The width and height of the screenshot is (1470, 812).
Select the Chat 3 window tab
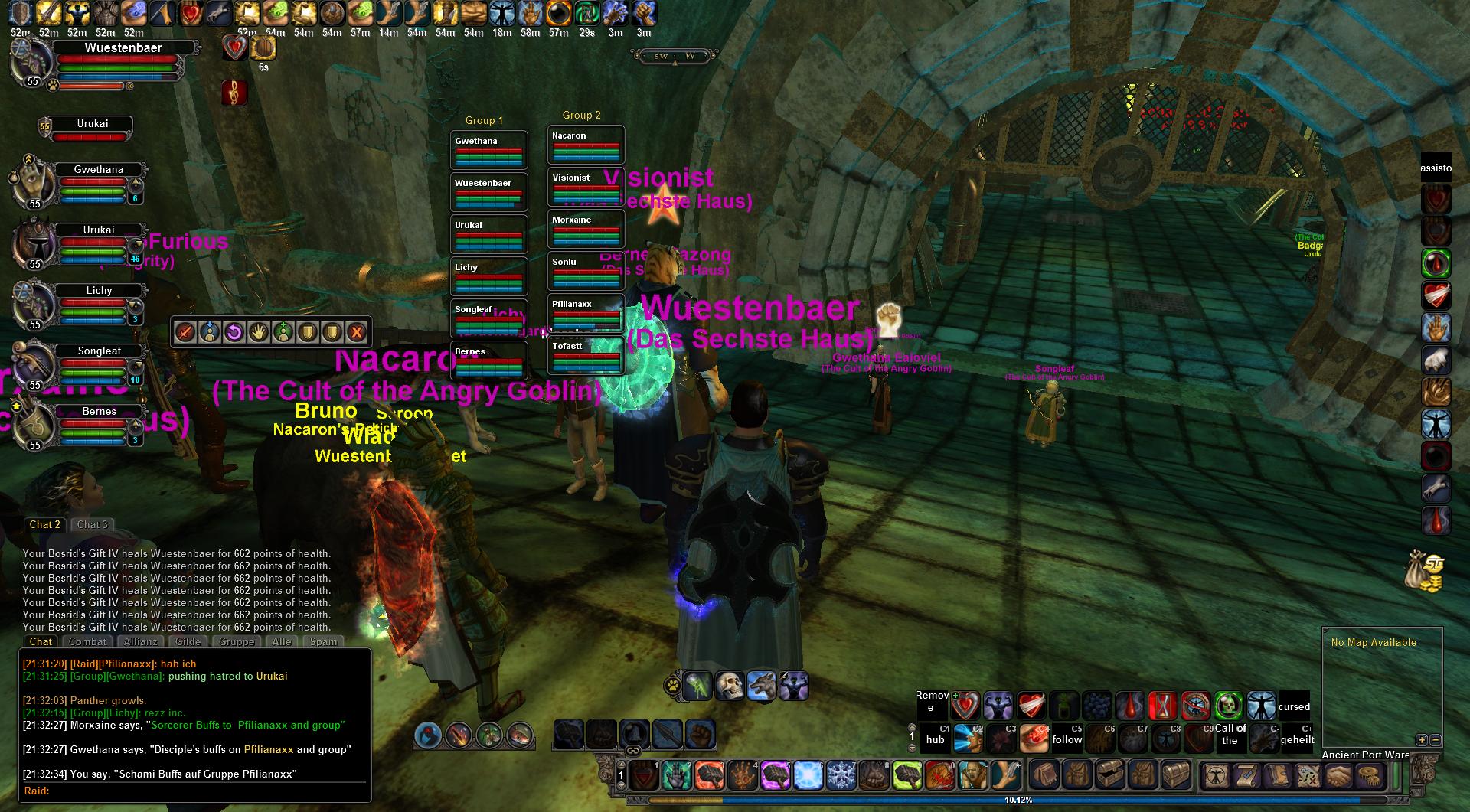(x=93, y=524)
